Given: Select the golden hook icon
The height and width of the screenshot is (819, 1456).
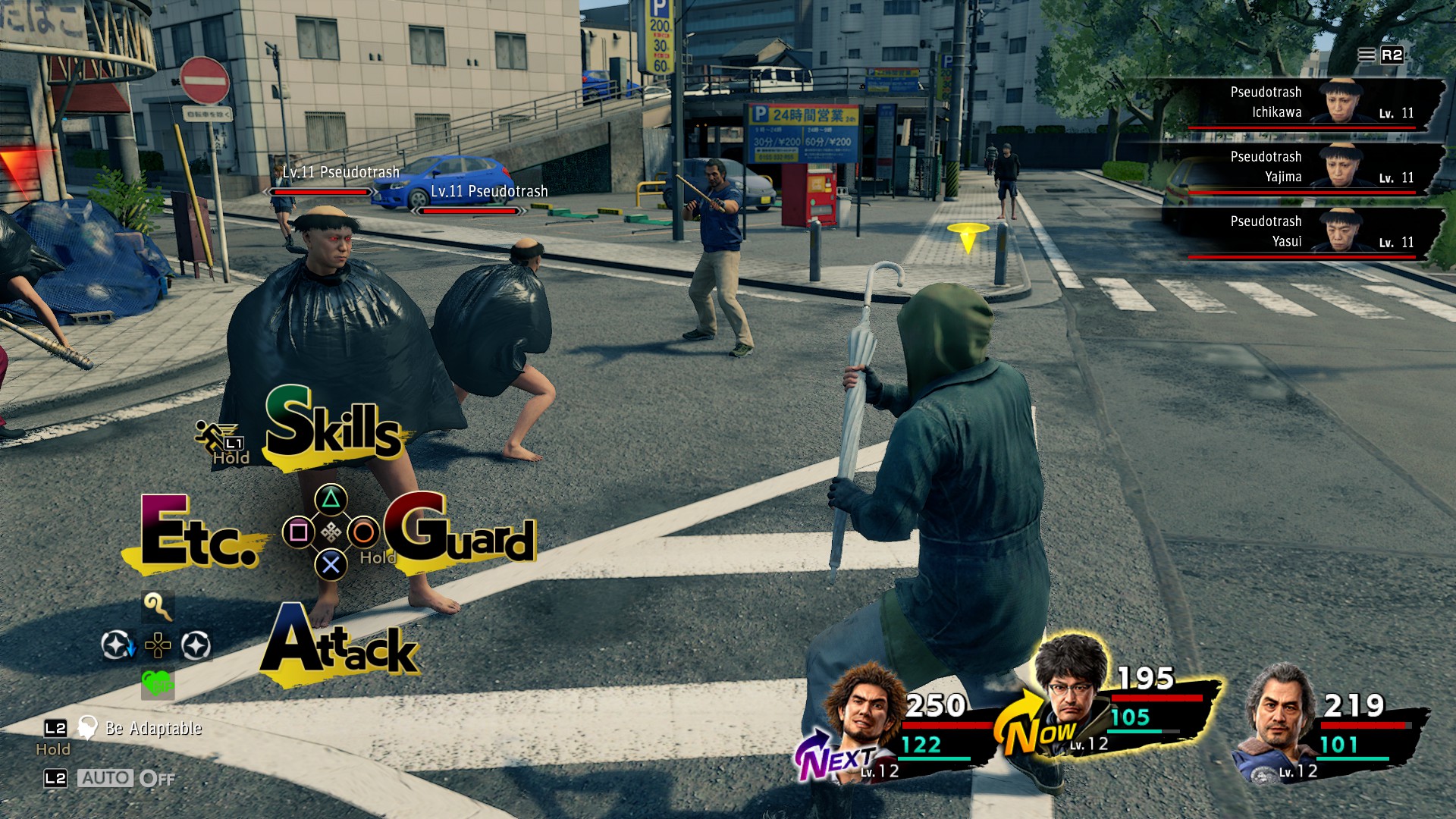Looking at the screenshot, I should pos(158,607).
